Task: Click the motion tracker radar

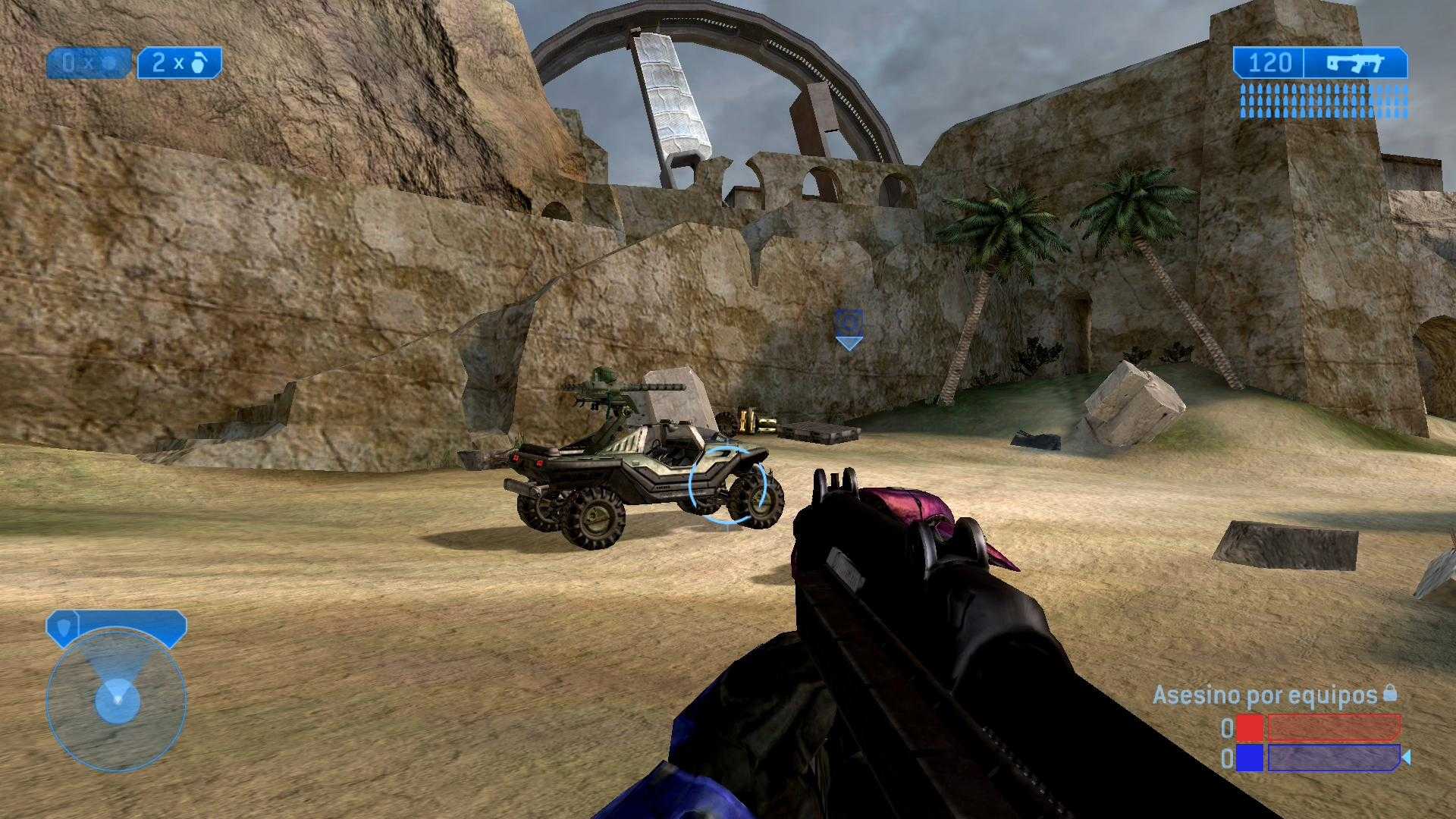Action: [x=116, y=700]
